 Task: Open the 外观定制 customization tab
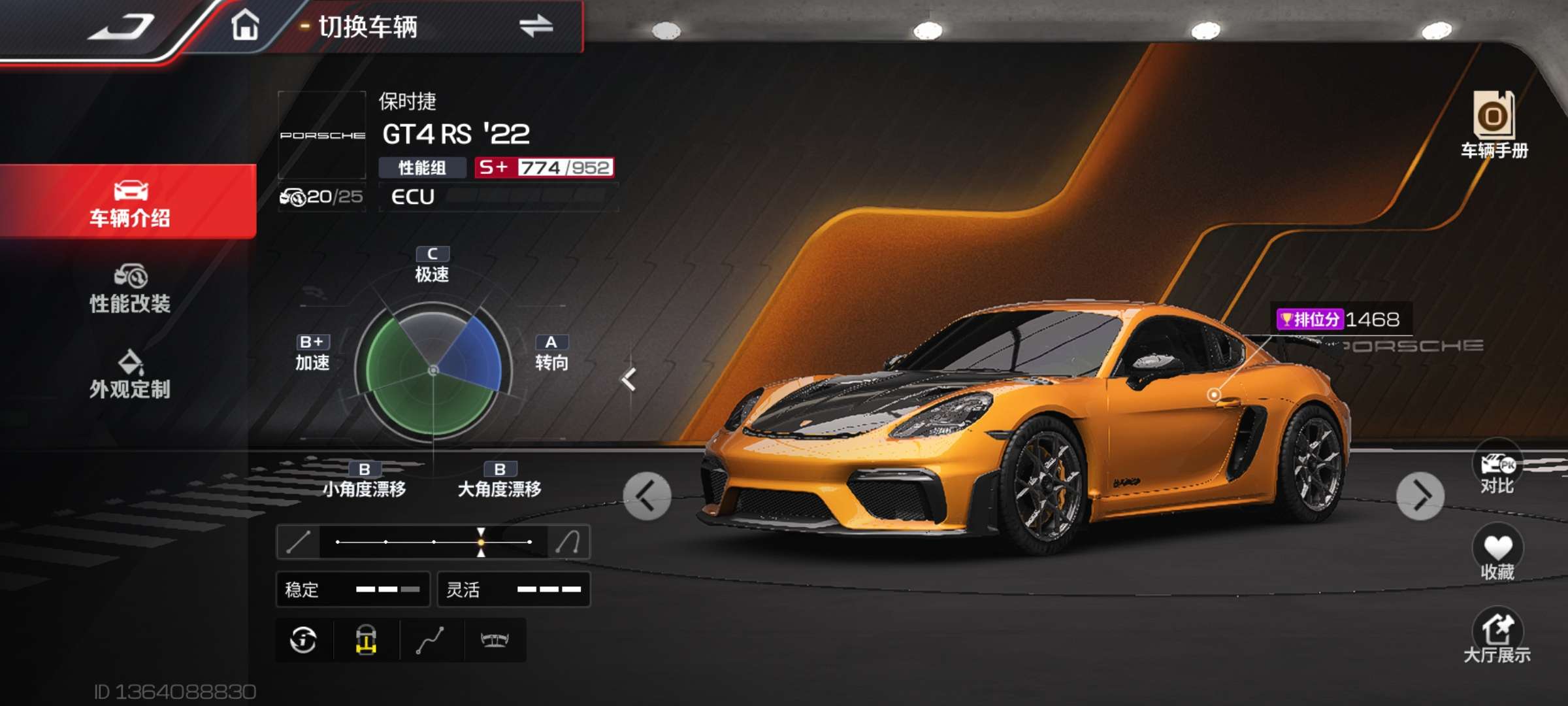coord(129,375)
